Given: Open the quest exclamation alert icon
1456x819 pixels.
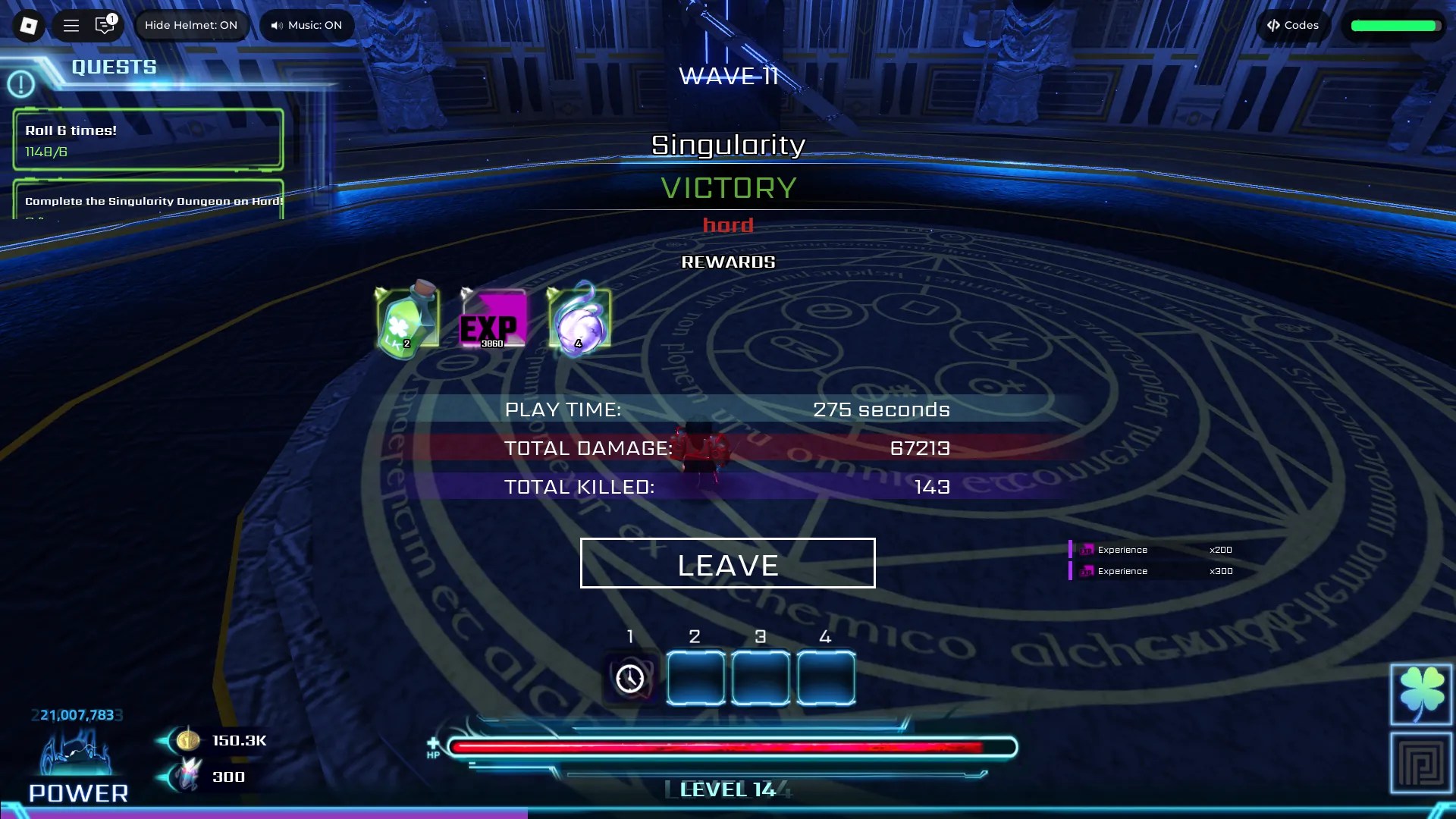Looking at the screenshot, I should (21, 83).
